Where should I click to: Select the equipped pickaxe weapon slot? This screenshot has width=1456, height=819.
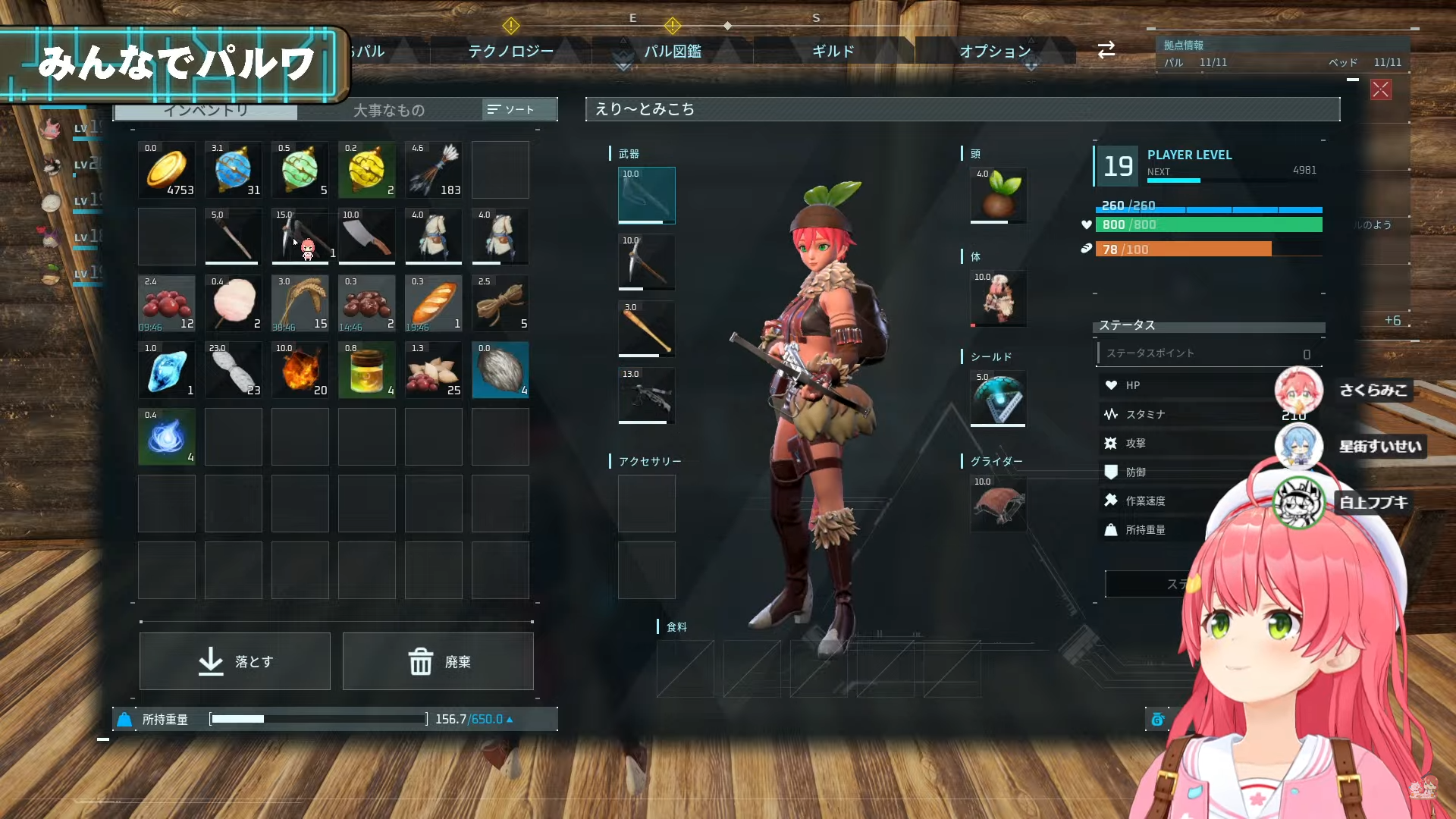pos(646,262)
